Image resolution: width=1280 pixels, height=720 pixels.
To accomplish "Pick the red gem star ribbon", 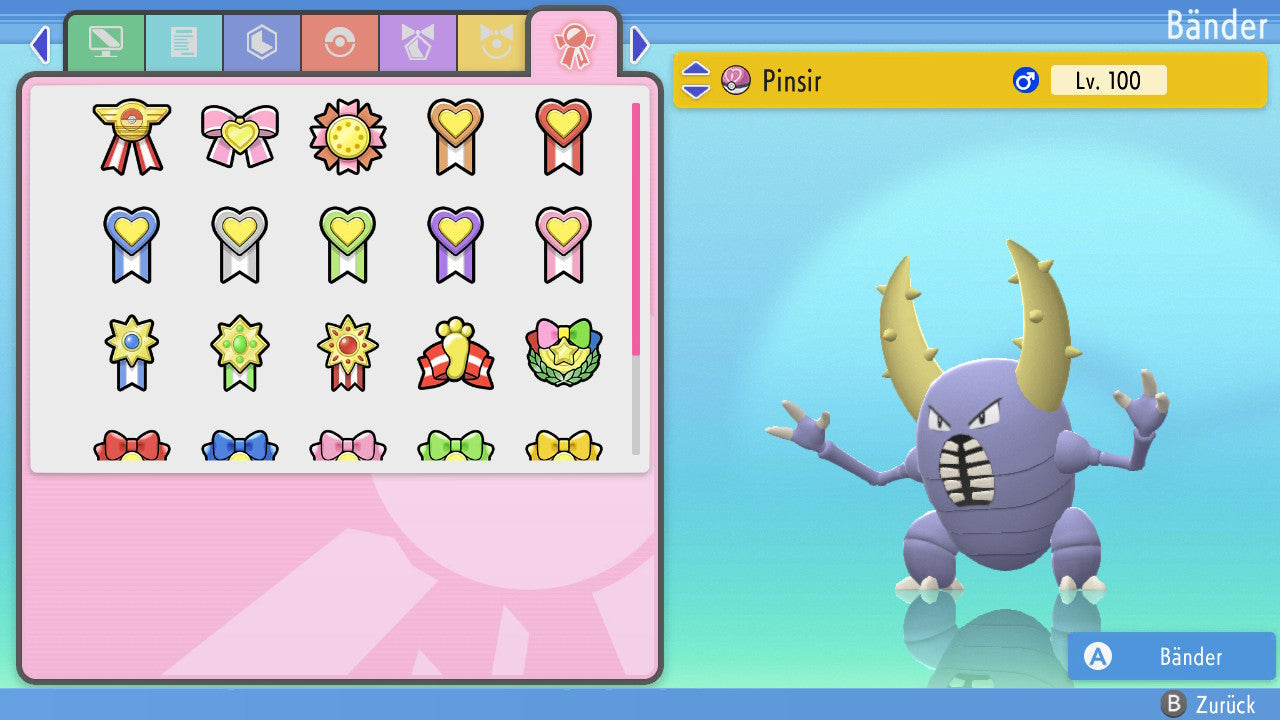I will pyautogui.click(x=348, y=354).
